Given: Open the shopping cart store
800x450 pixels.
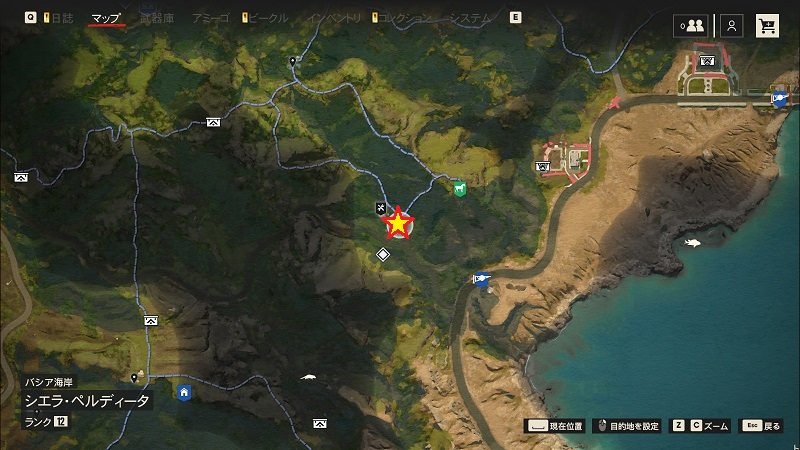Looking at the screenshot, I should pos(768,26).
